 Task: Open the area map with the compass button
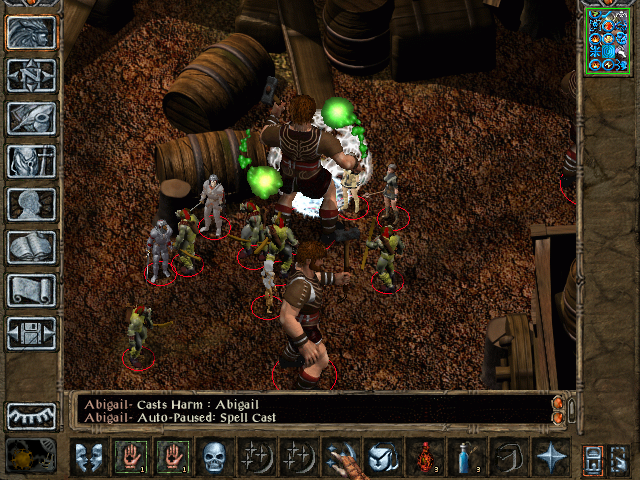pyautogui.click(x=32, y=74)
